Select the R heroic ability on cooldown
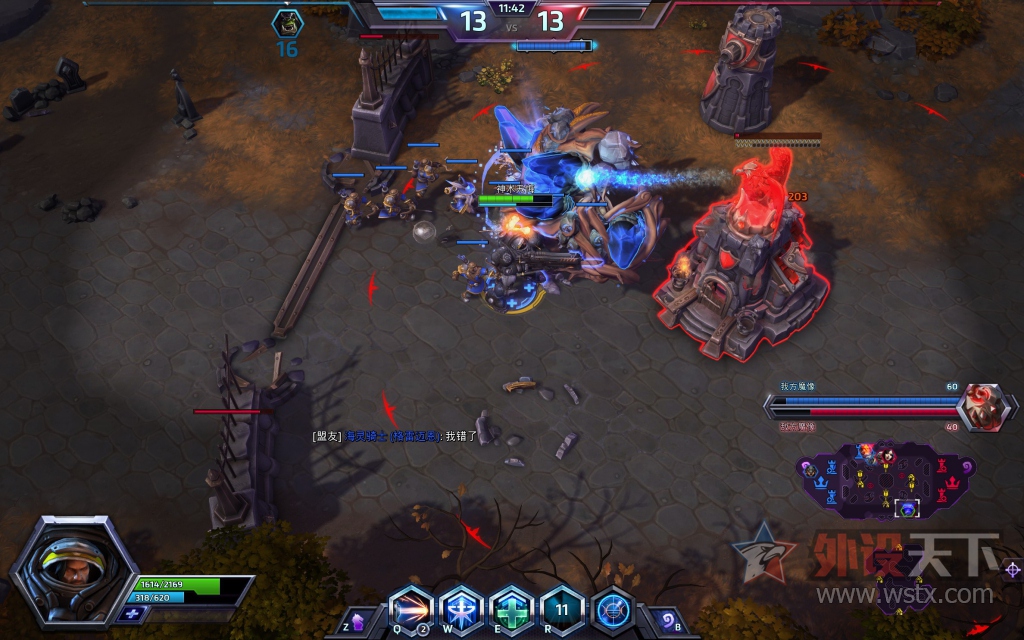This screenshot has width=1024, height=640. [562, 610]
